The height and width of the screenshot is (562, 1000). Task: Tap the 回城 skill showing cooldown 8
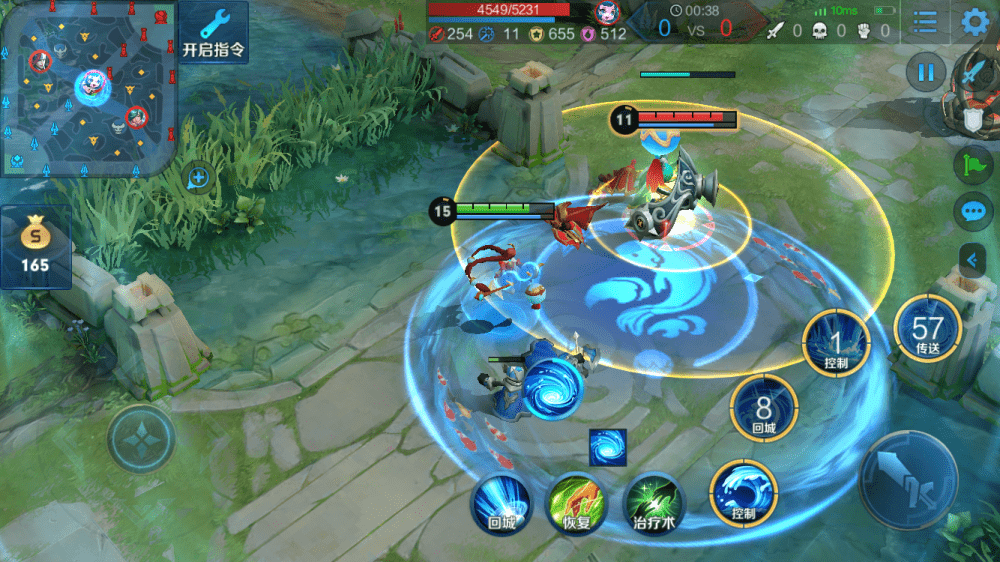coord(764,408)
